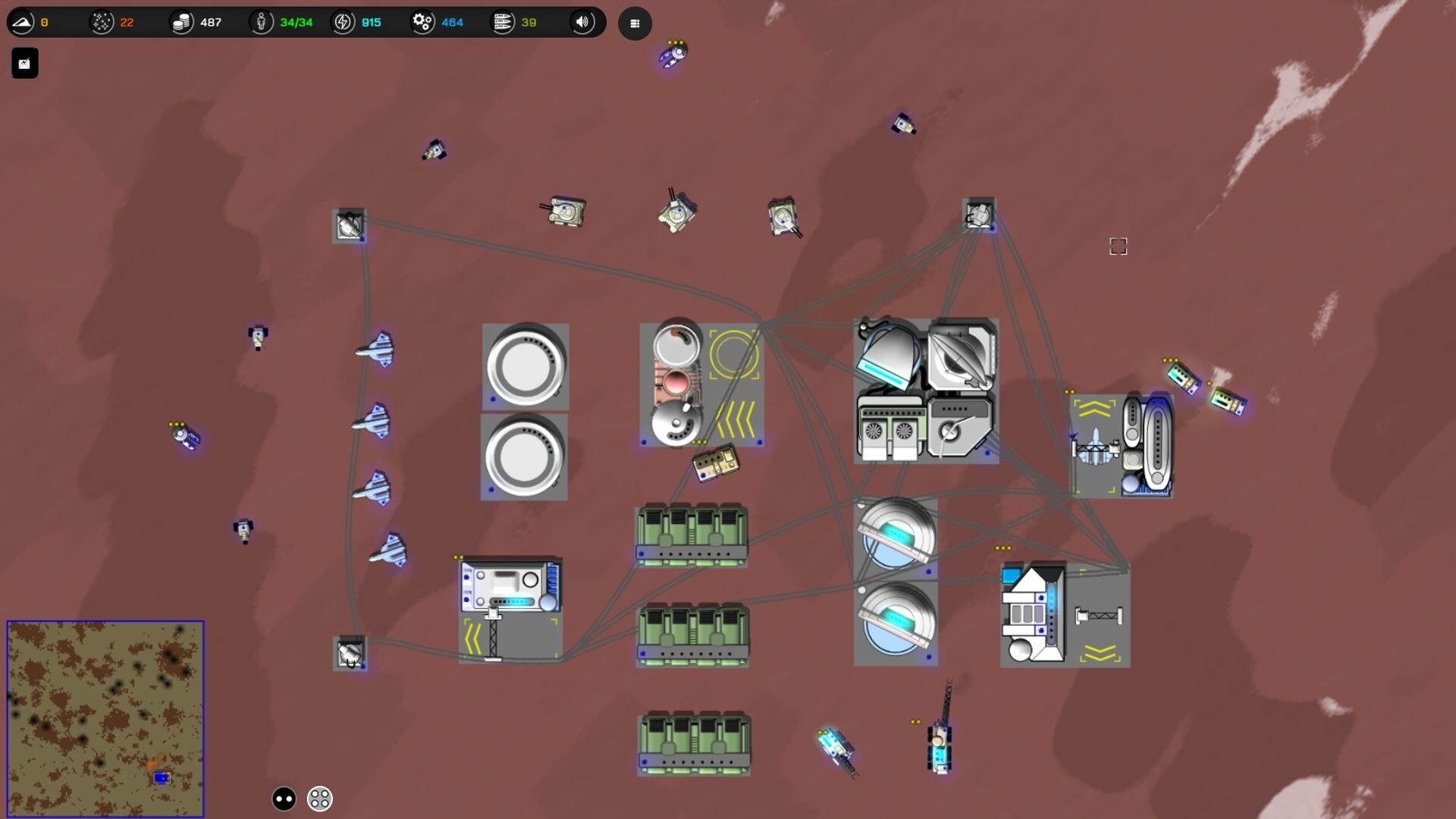The width and height of the screenshot is (1456, 819).
Task: Click the sparkles resource icon showing 22
Action: click(x=101, y=22)
